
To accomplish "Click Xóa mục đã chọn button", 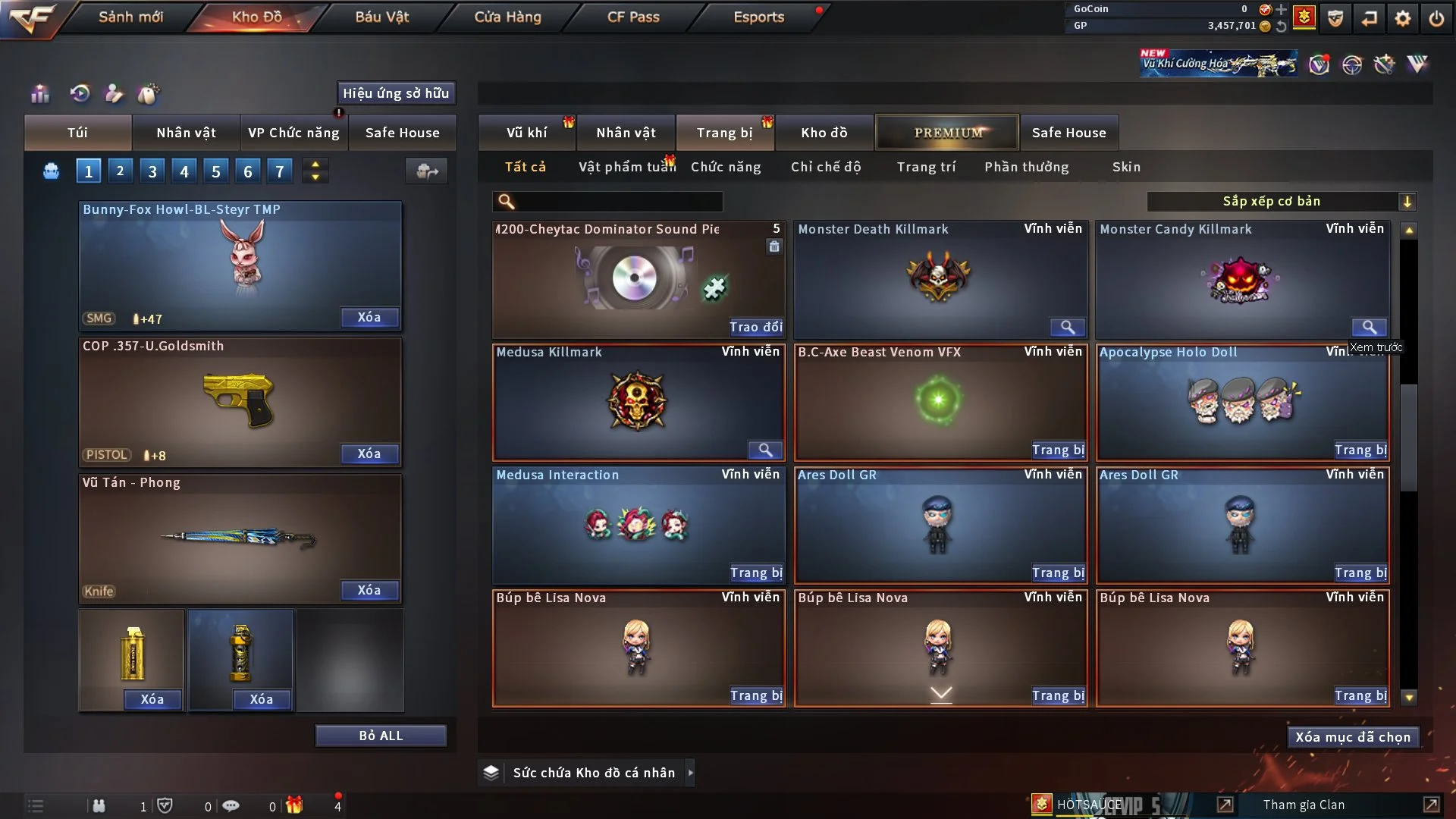I will (1352, 737).
